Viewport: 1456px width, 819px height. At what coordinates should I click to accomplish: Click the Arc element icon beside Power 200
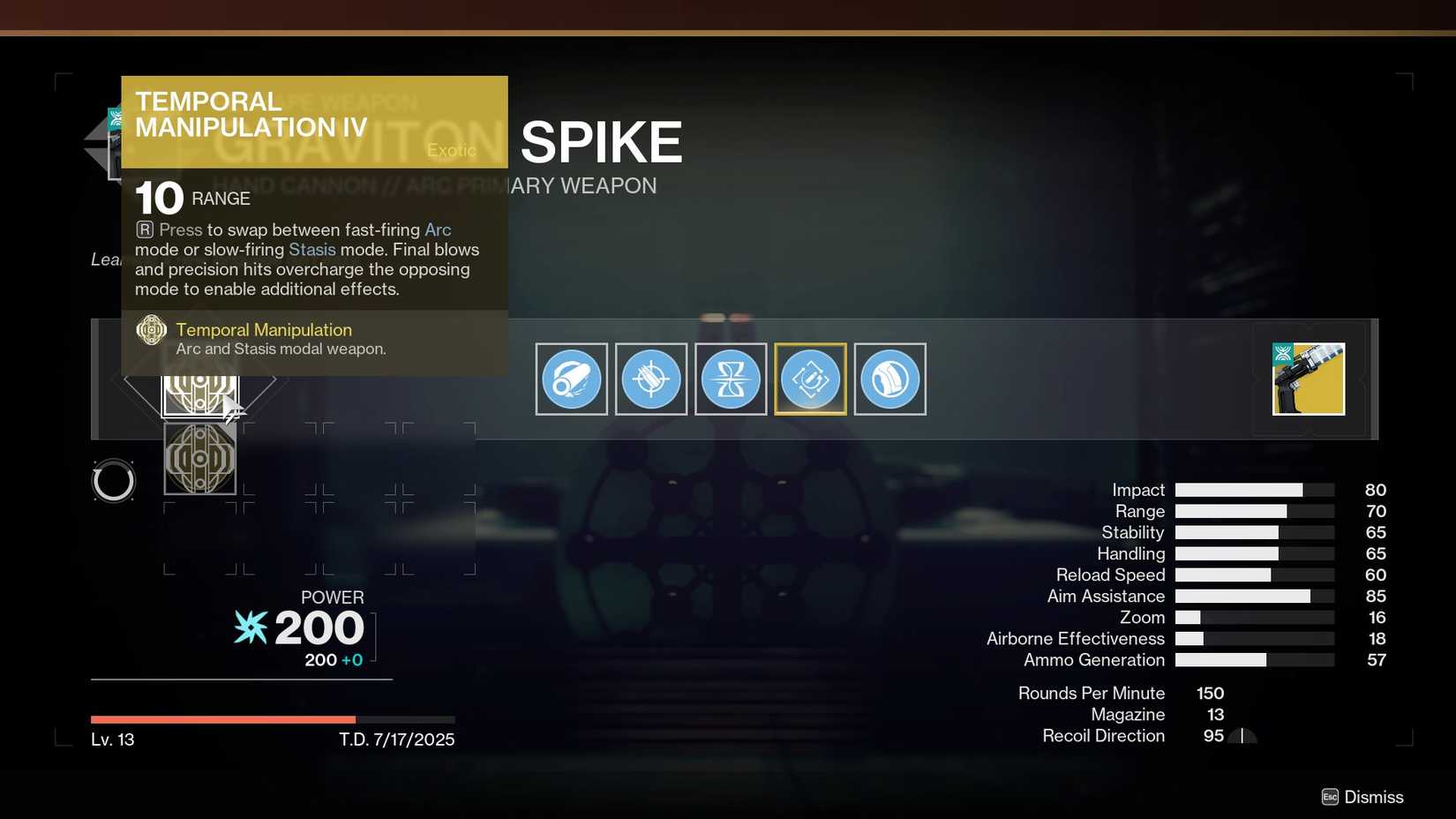click(250, 627)
